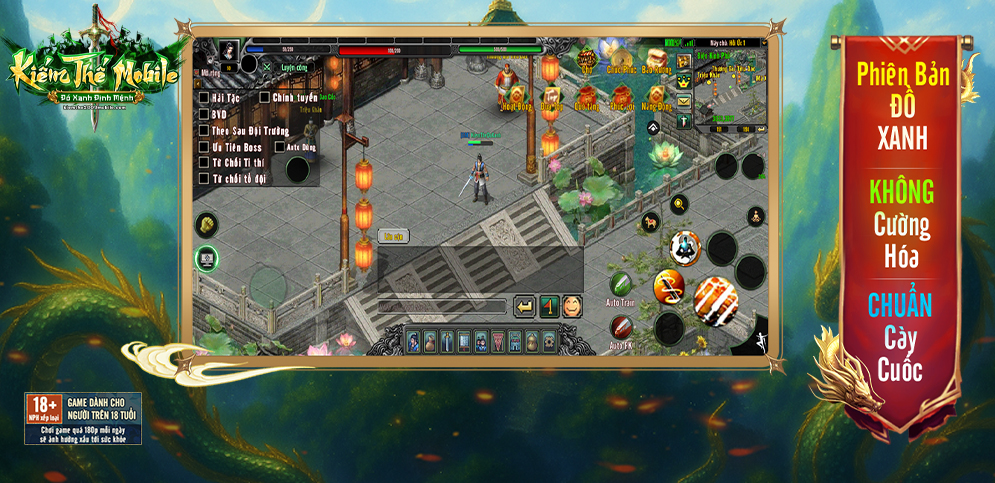
Task: Toggle the Từ chối tổ đội checkbox
Action: pos(204,179)
